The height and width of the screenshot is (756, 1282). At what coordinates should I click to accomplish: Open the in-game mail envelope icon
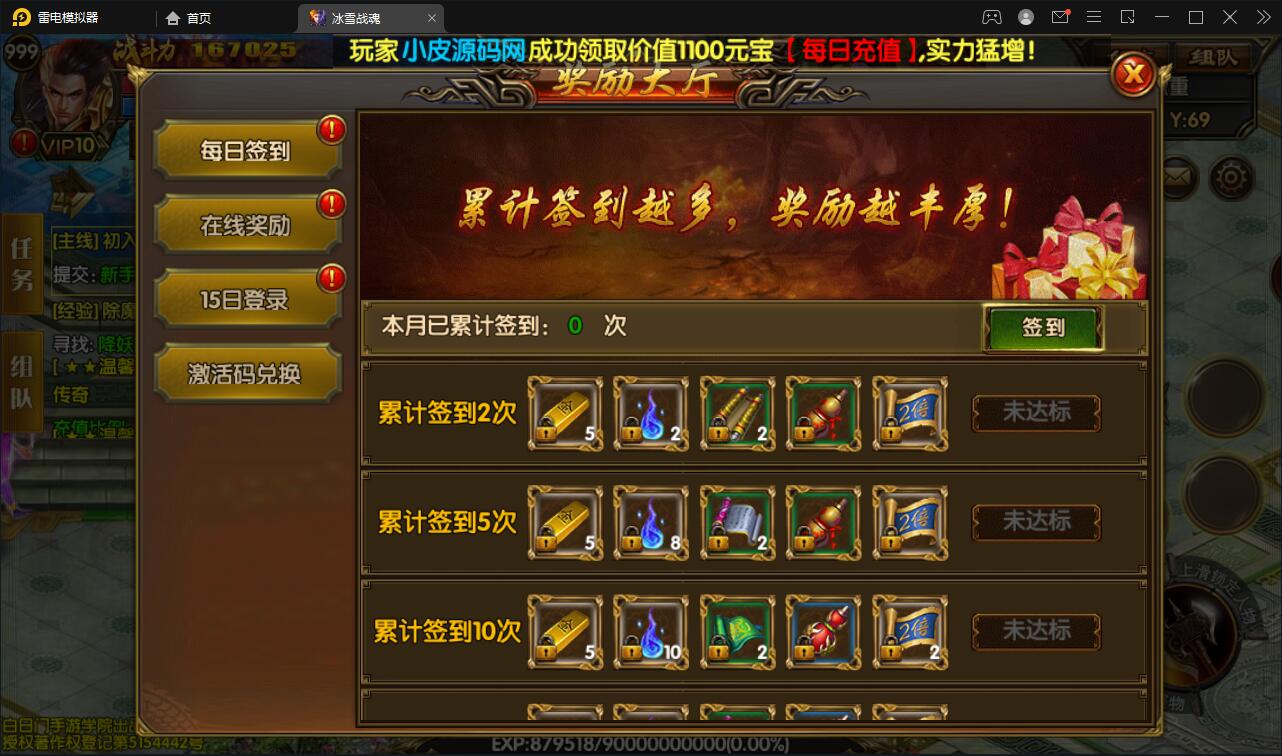(1178, 177)
